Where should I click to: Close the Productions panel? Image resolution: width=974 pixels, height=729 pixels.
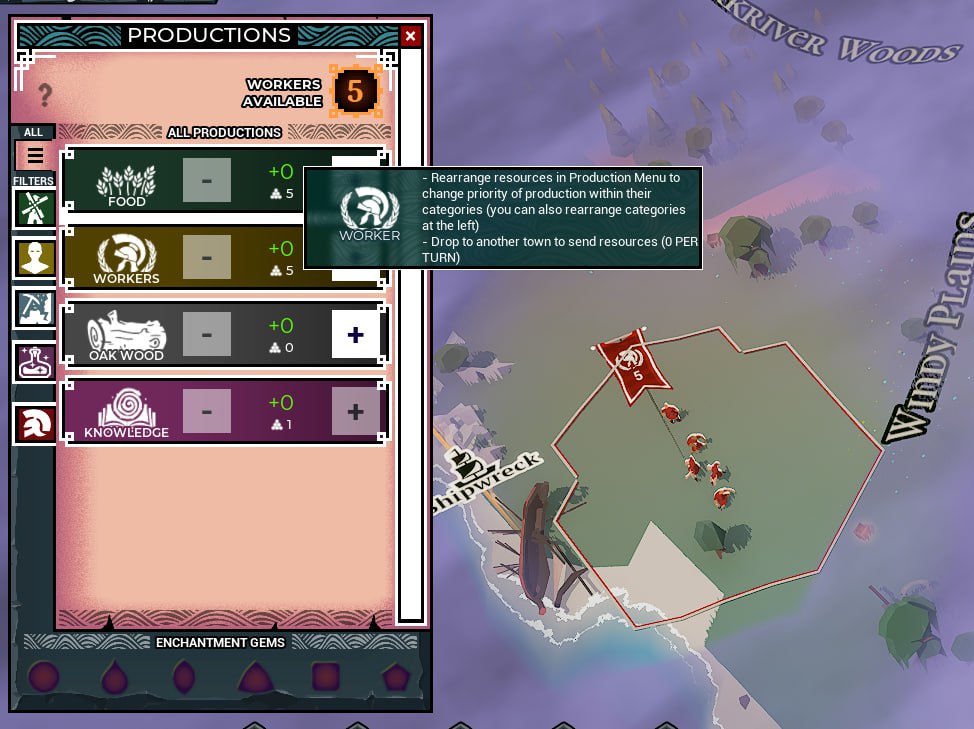point(410,37)
